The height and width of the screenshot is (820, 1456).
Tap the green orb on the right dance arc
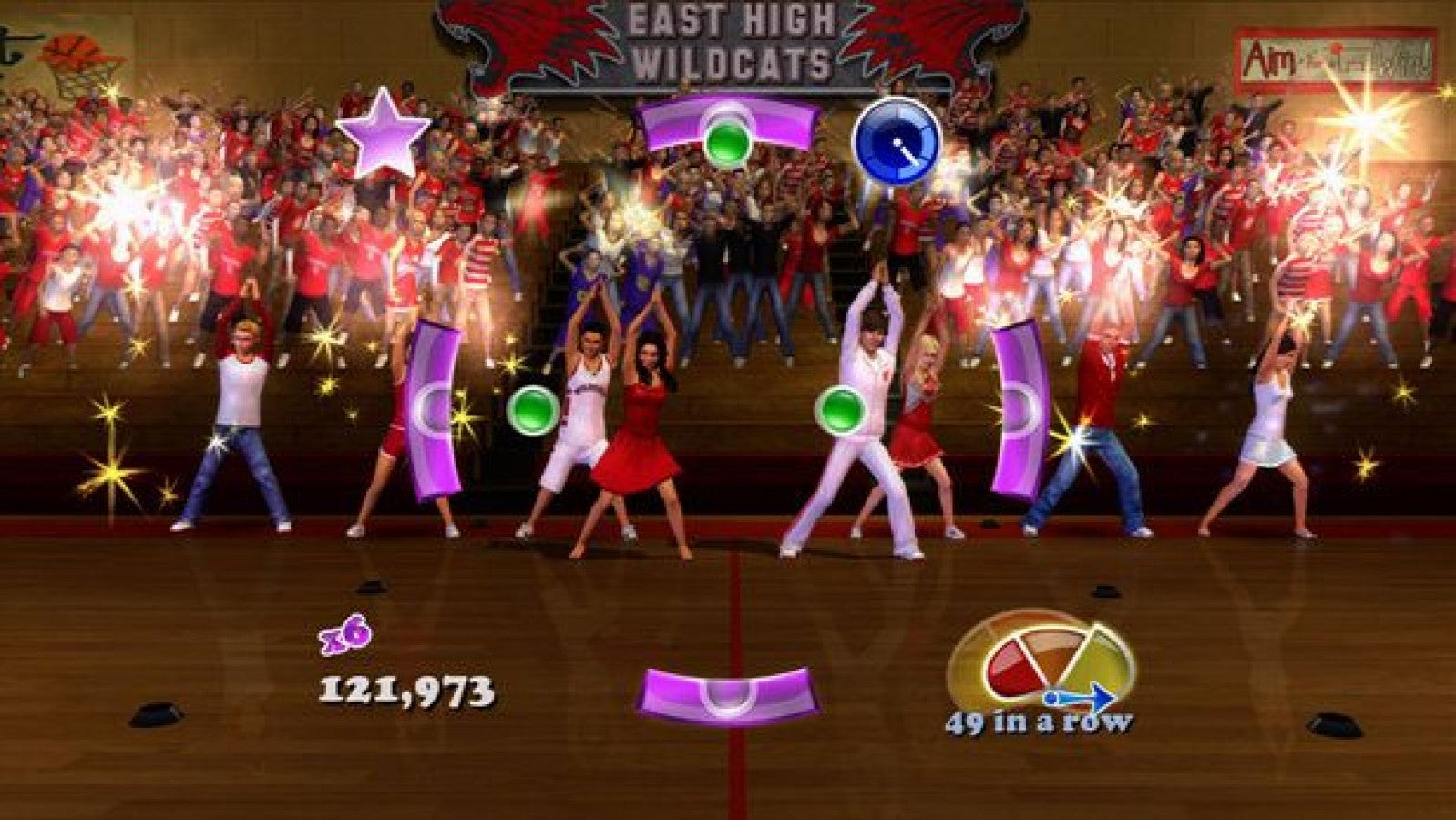(x=843, y=410)
